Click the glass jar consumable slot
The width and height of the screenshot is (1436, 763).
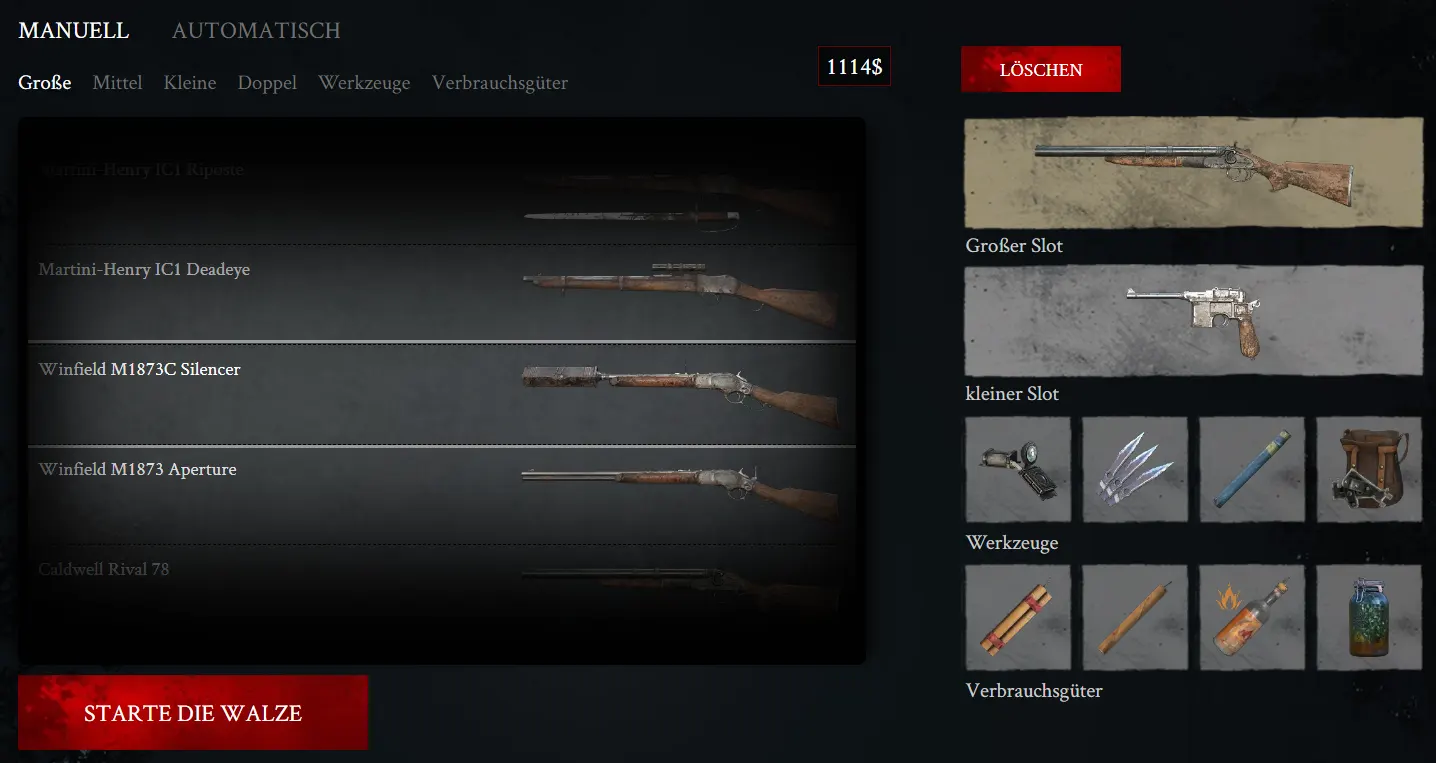pyautogui.click(x=1368, y=617)
